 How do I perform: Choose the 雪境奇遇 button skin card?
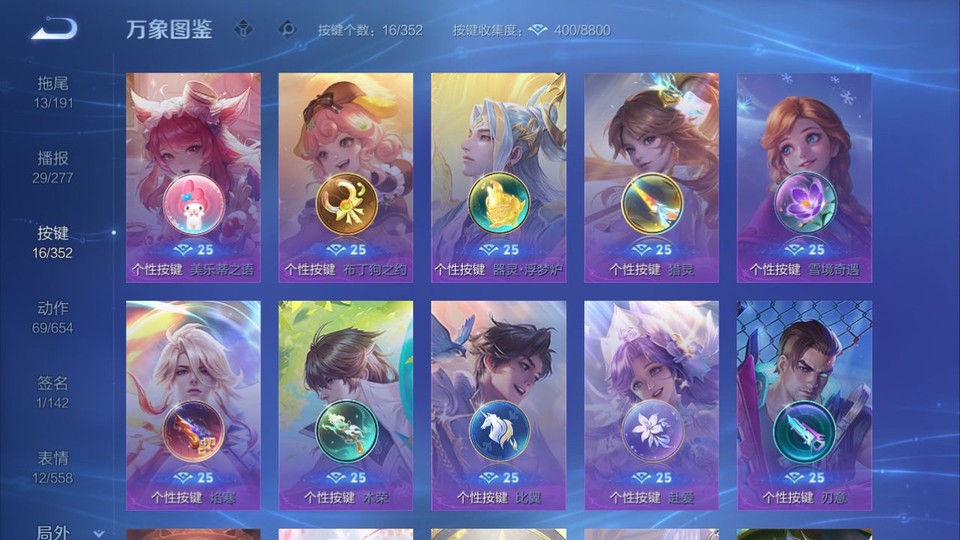[804, 177]
